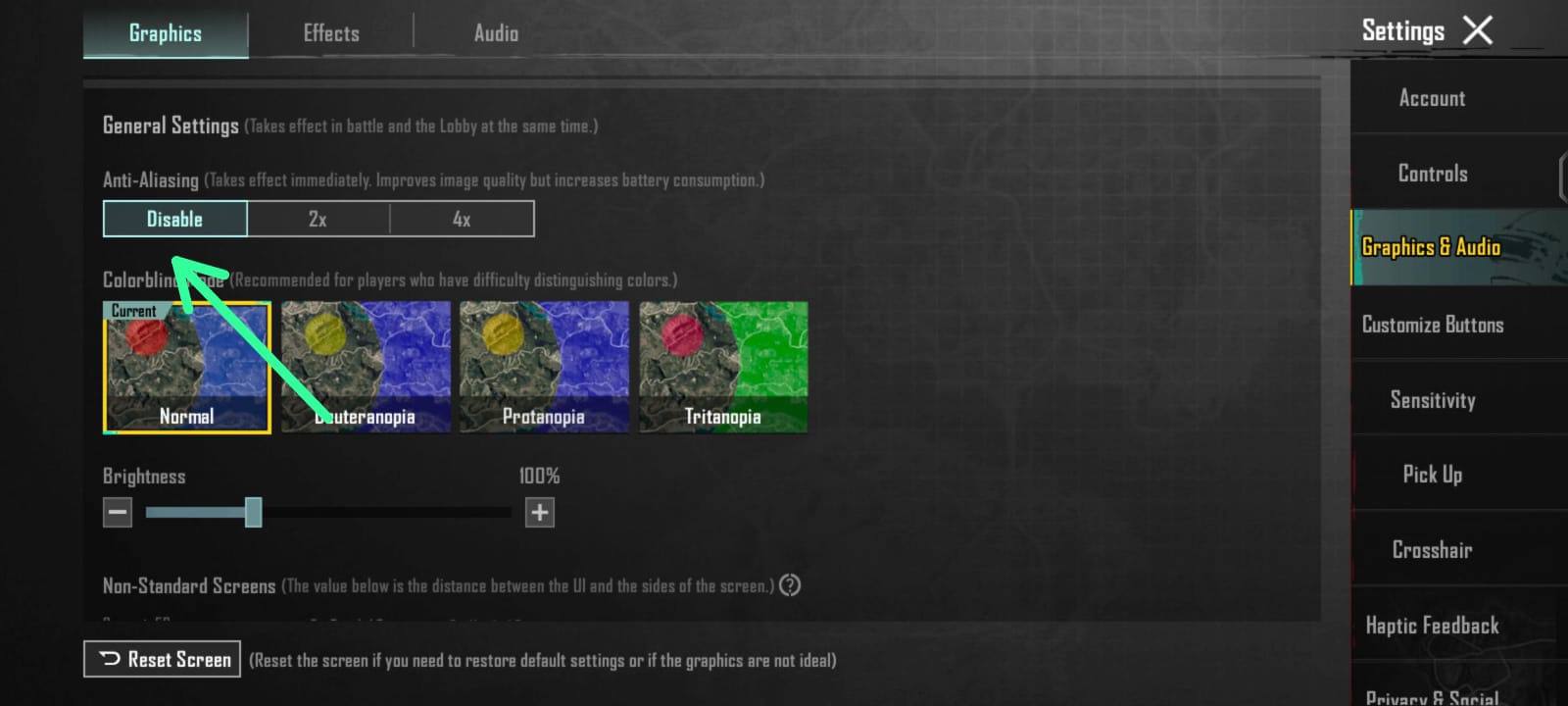Go to the Controls settings

[1432, 174]
